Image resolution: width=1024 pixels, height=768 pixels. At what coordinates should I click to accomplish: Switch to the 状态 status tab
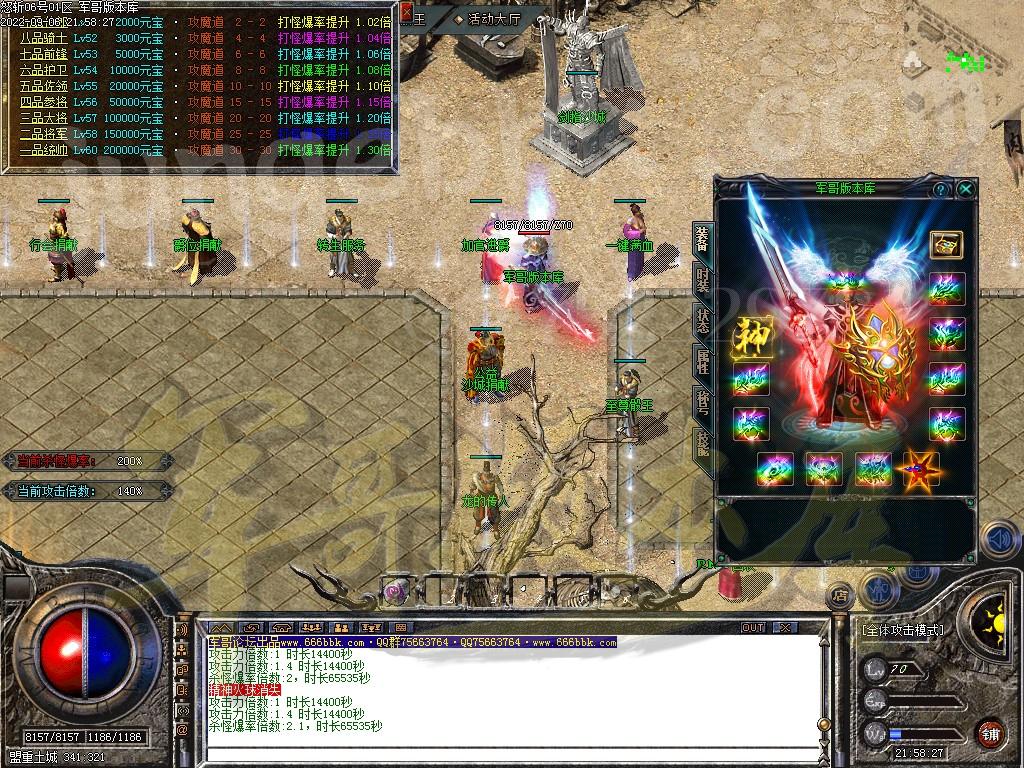pos(703,320)
